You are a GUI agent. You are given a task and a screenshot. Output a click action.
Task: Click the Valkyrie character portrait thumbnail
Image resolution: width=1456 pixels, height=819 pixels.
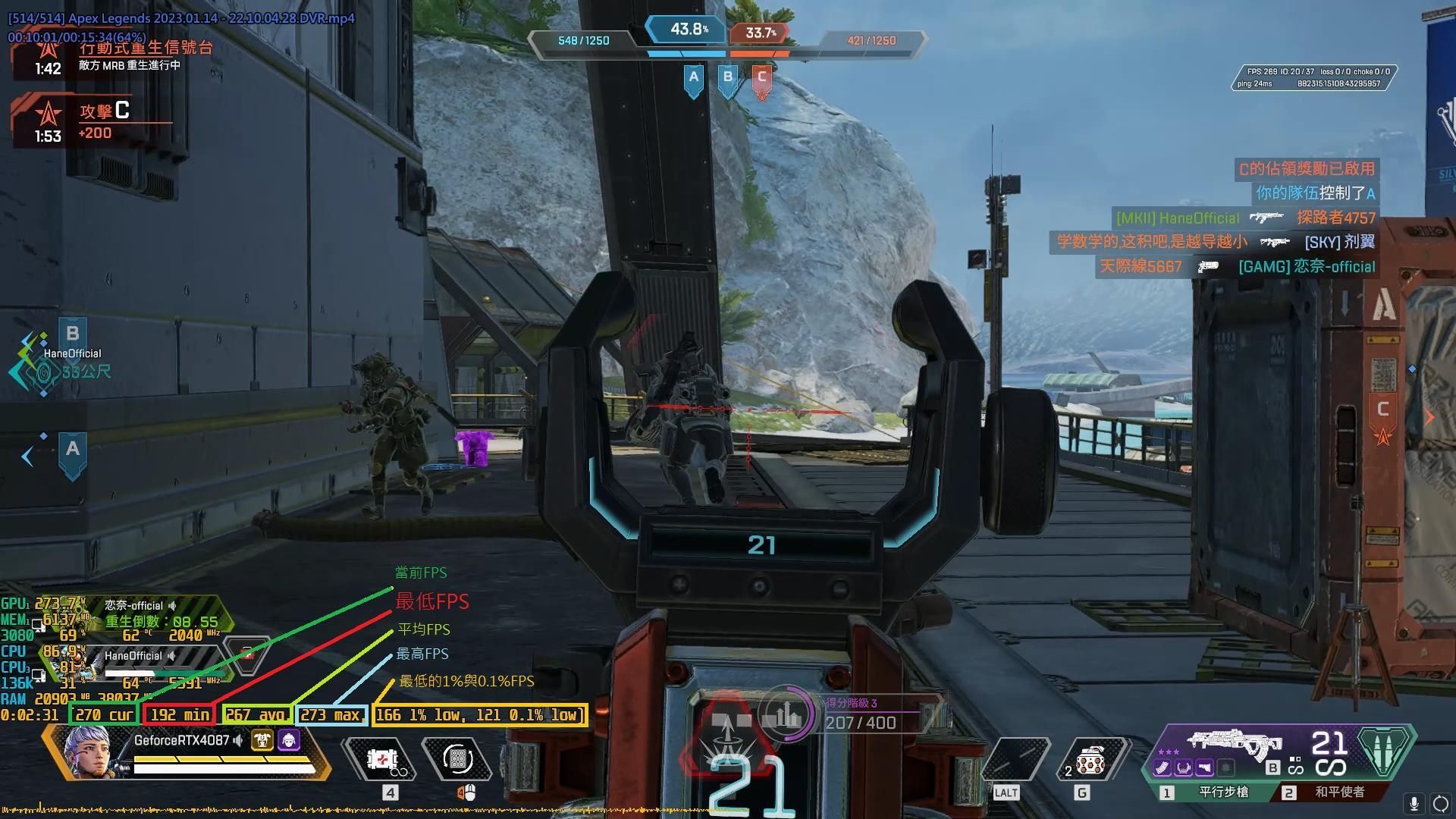[x=87, y=754]
